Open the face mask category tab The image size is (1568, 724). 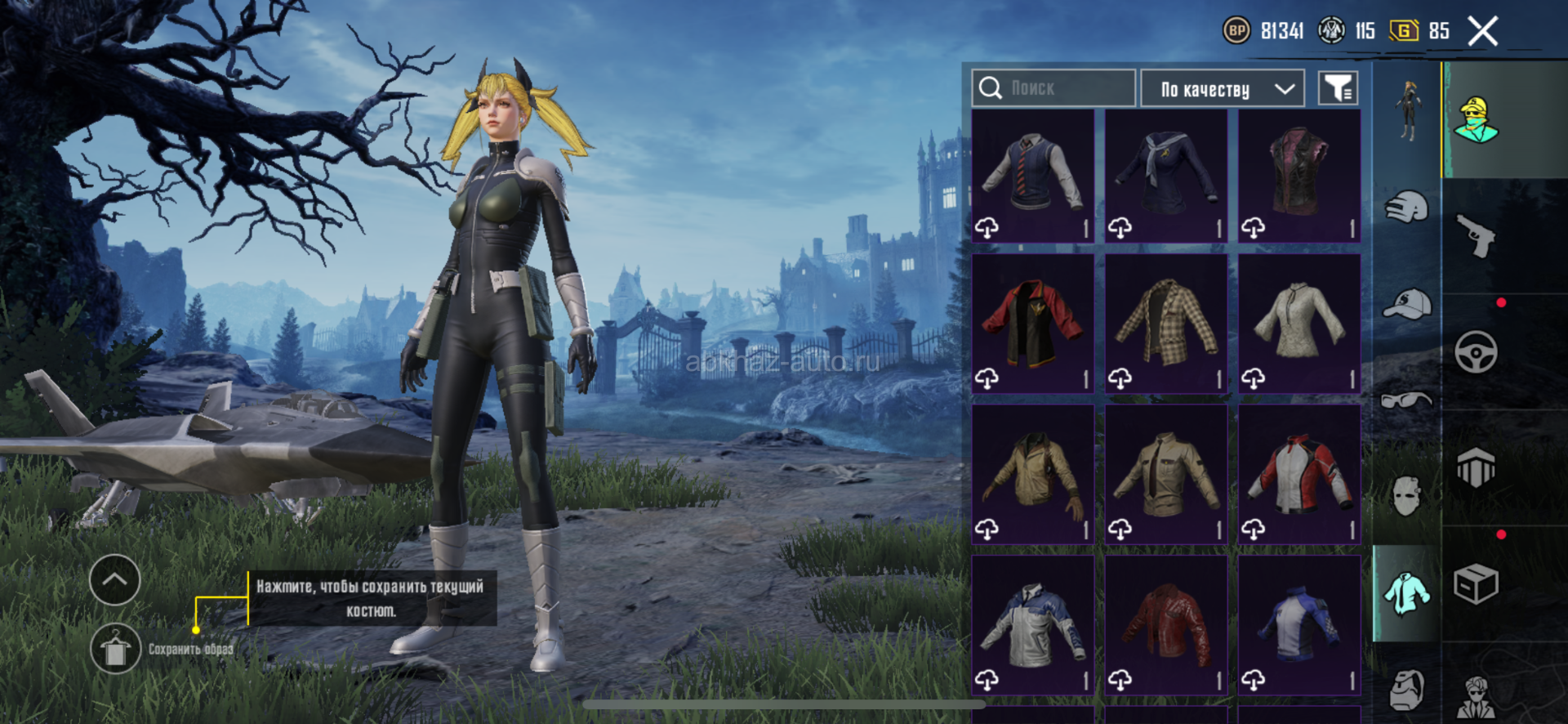(x=1406, y=495)
